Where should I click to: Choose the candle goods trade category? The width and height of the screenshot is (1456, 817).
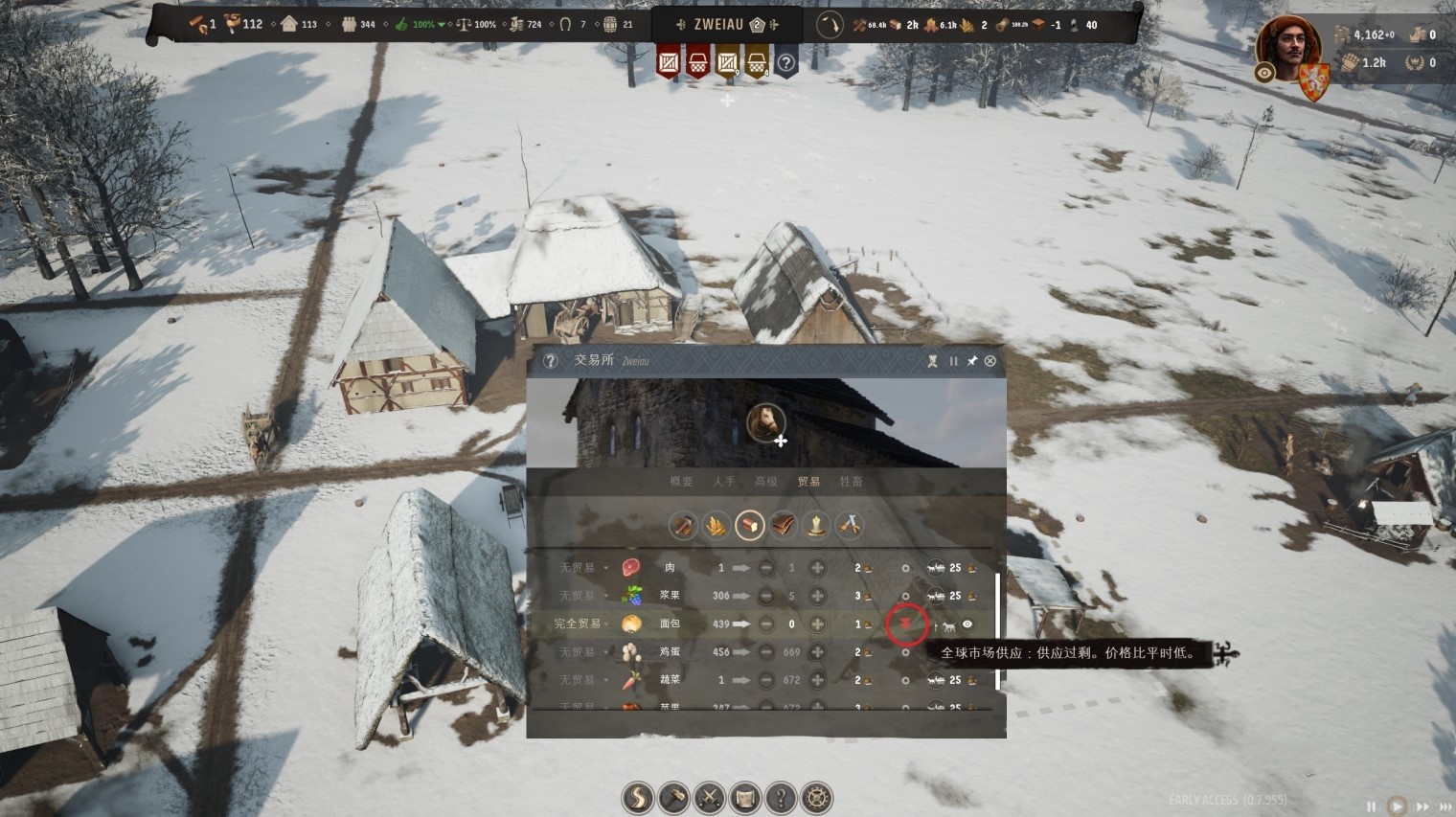[816, 525]
